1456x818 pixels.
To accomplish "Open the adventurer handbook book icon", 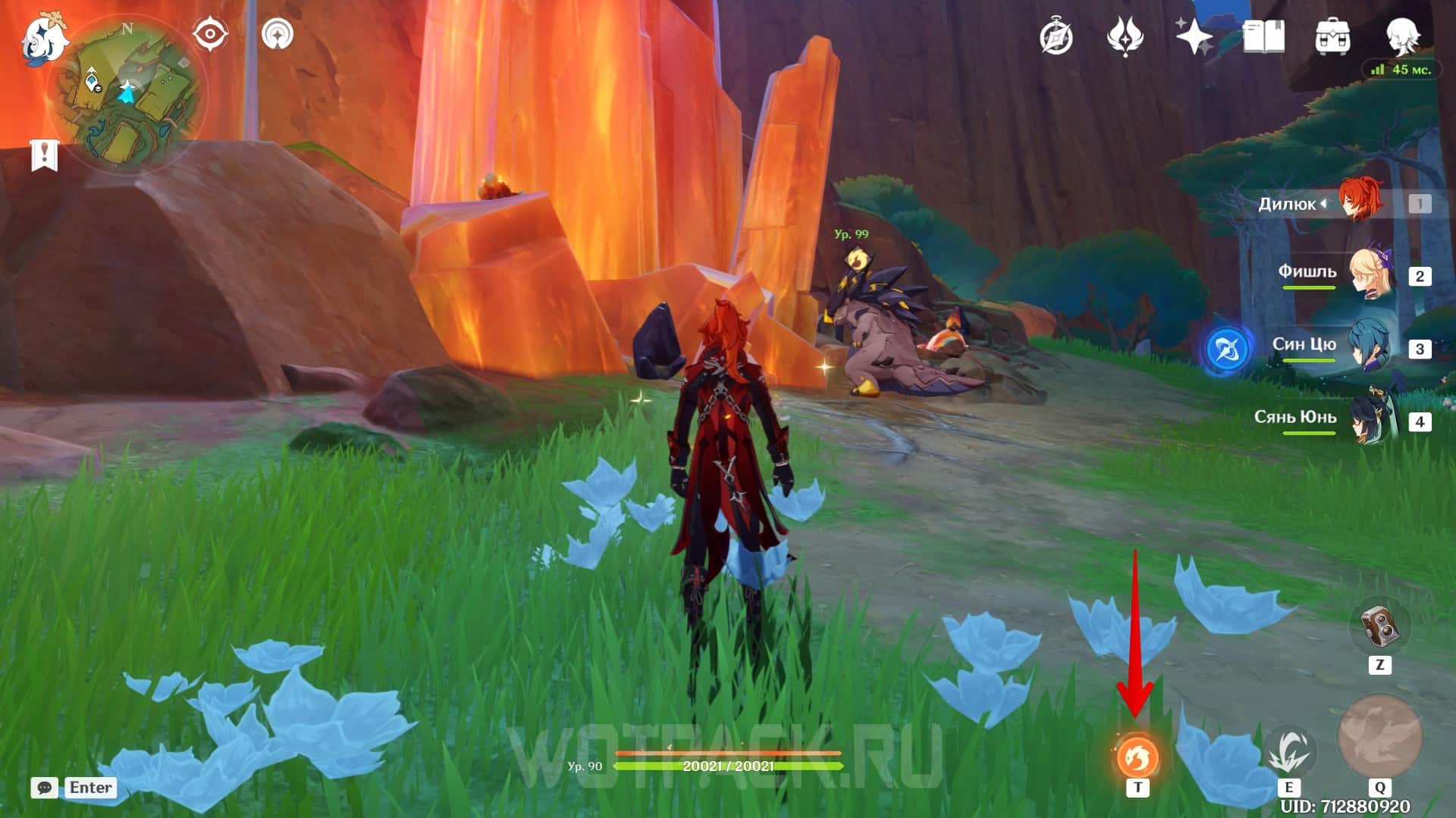I will point(1263,36).
